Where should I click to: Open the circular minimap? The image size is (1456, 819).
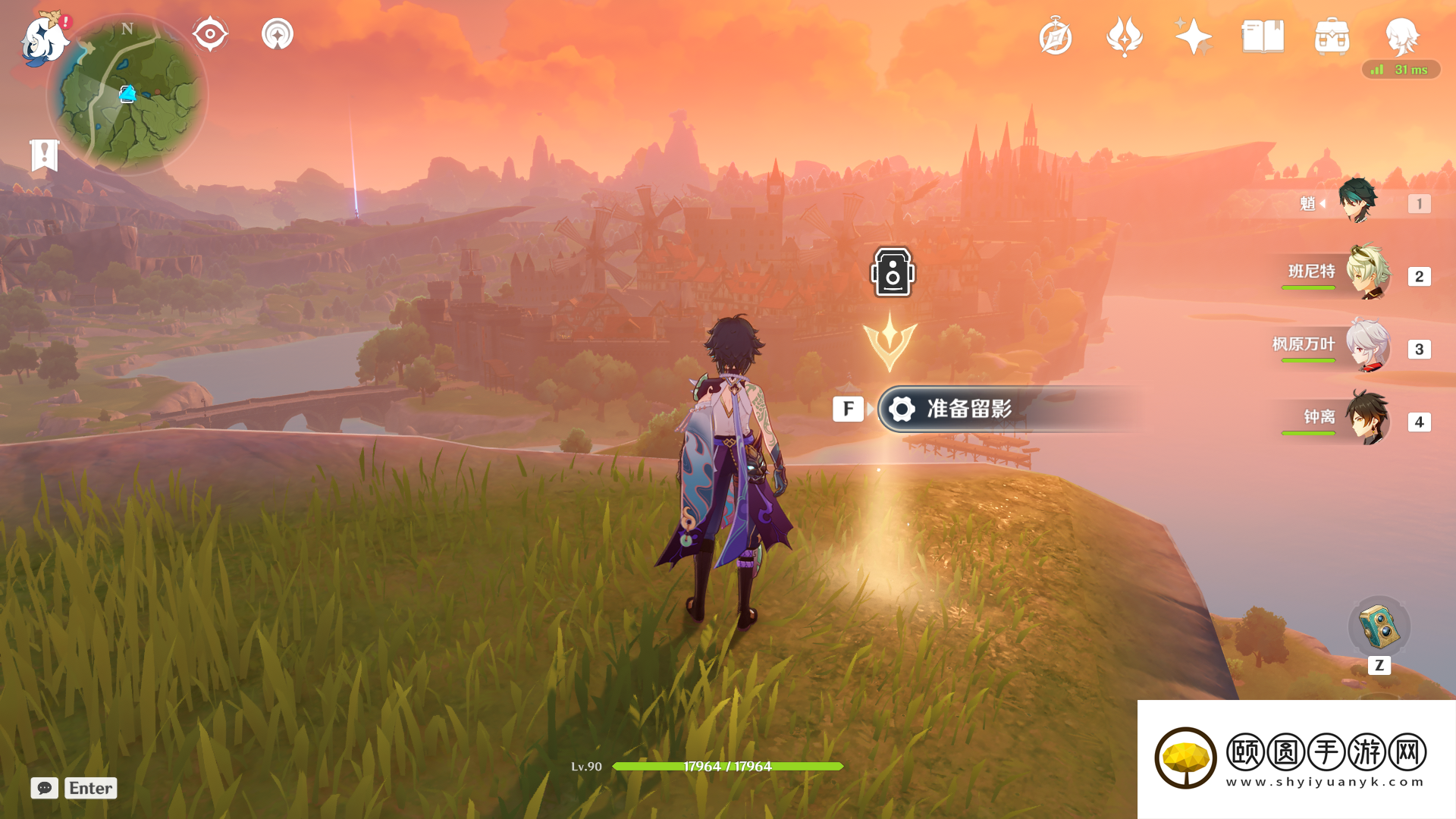point(127,95)
